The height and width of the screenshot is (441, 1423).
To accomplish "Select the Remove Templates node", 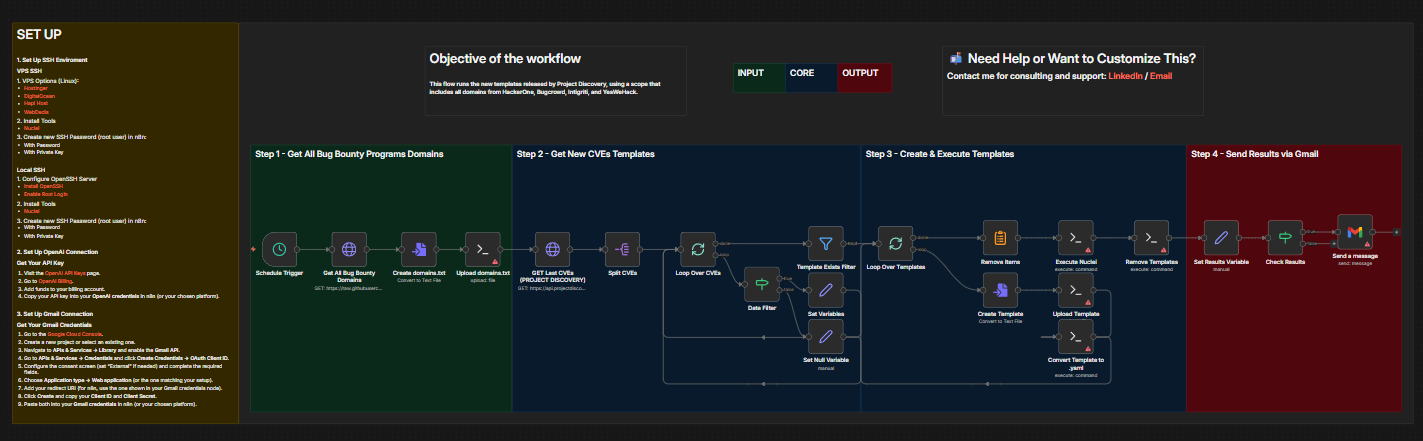I will [1152, 239].
